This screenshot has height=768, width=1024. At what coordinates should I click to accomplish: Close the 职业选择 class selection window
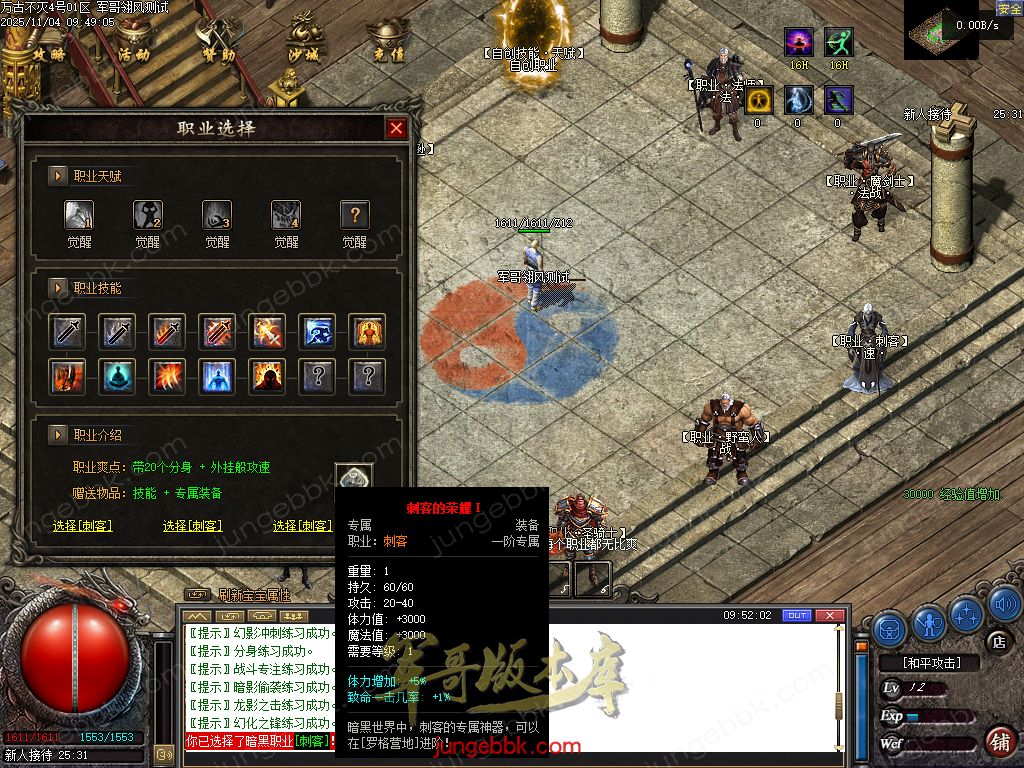pos(396,128)
